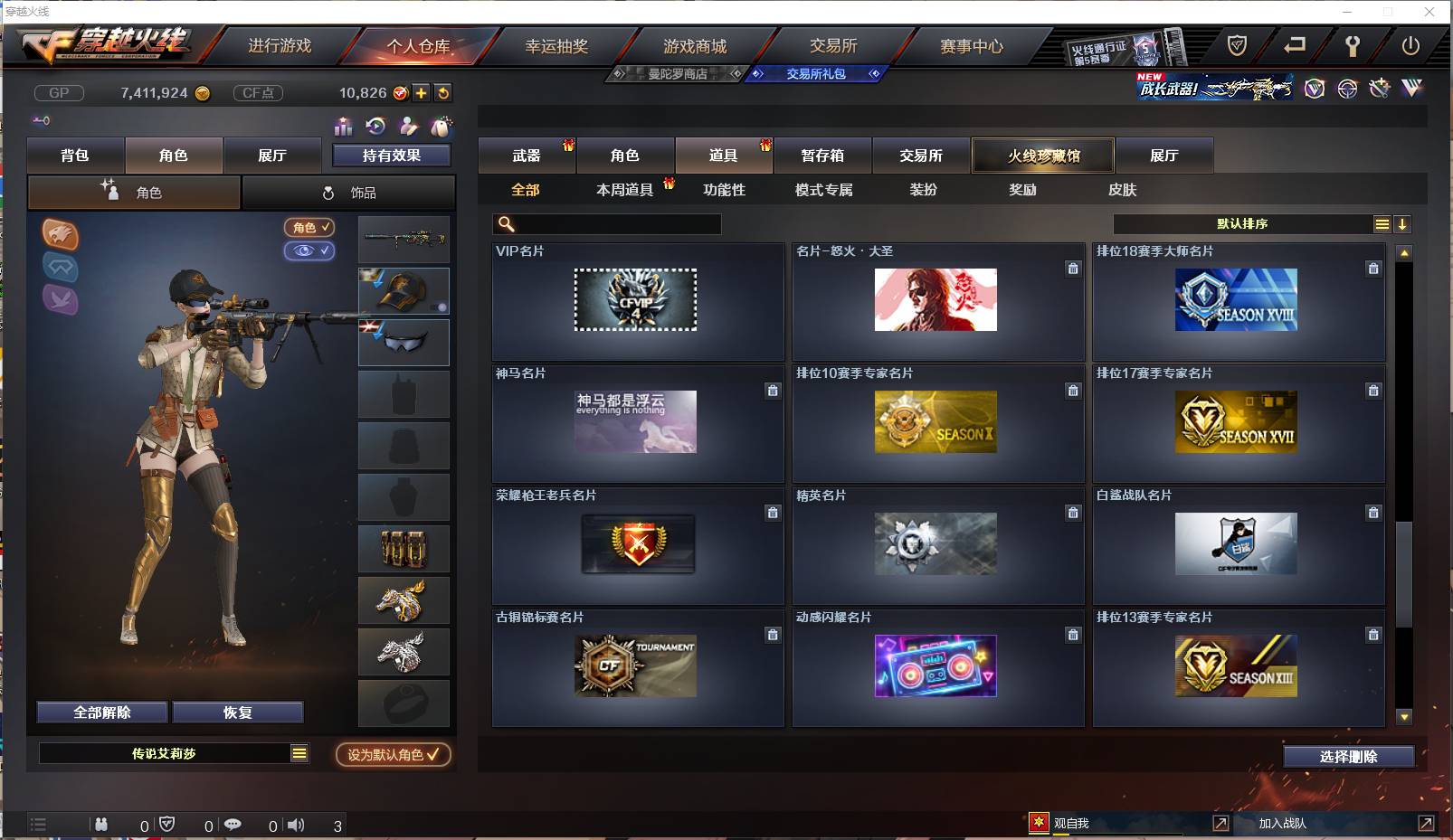Screen dimensions: 1453x840
Task: Click the trash icon on the VIP名片 card
Action: [773, 269]
